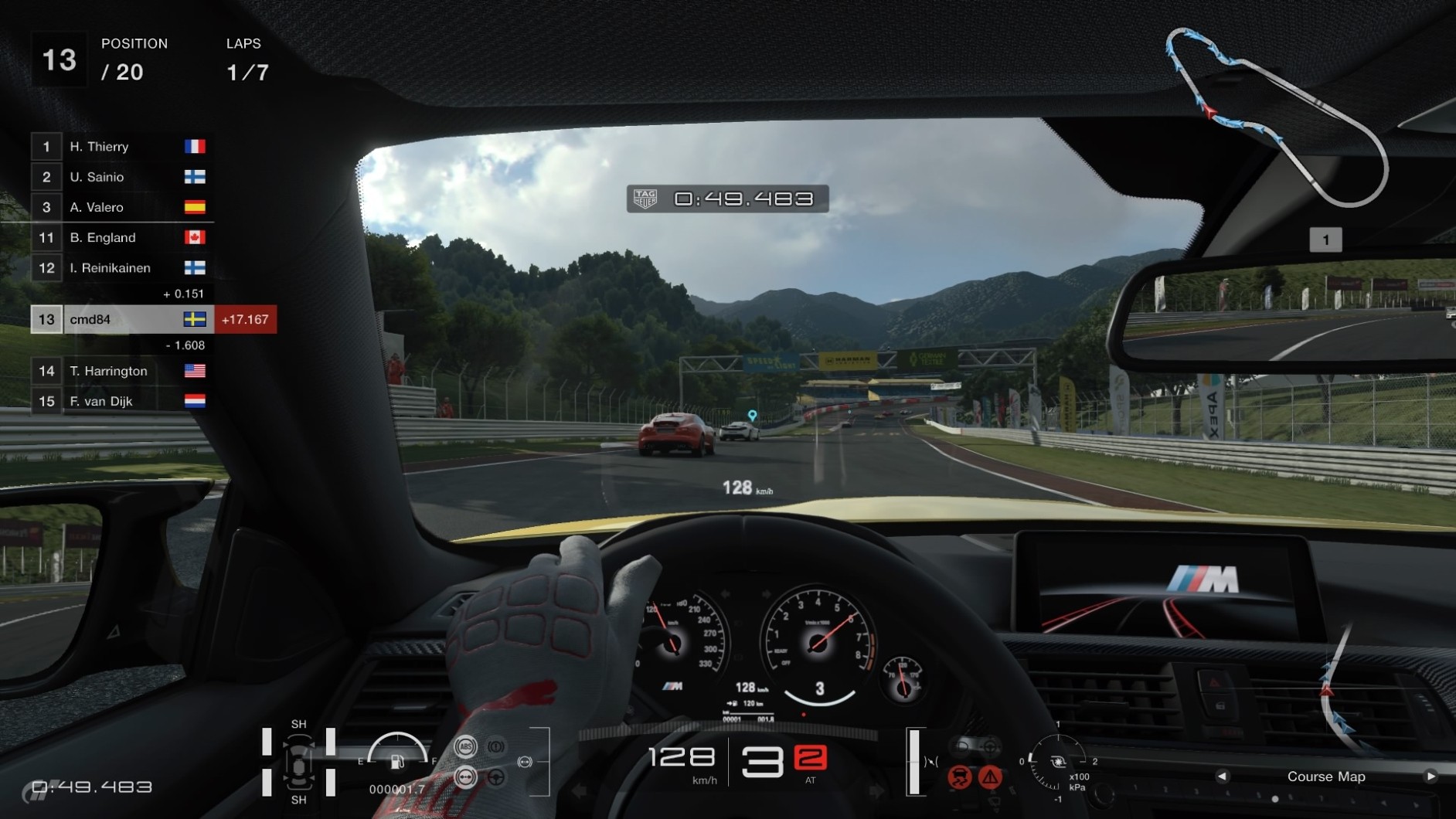Pick I. Reinikainen's position row
The width and height of the screenshot is (1456, 819).
[x=117, y=268]
